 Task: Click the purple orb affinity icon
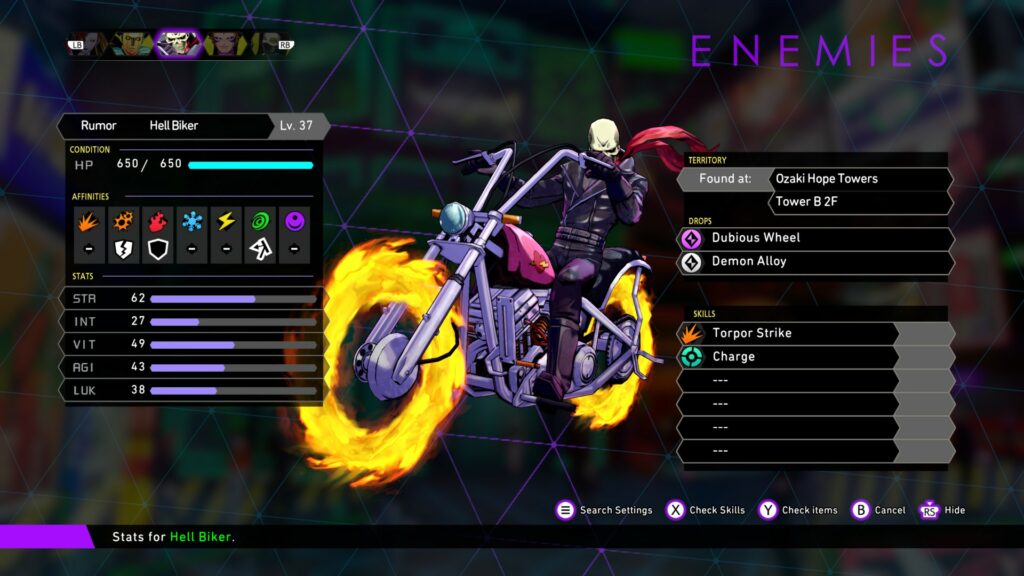pyautogui.click(x=294, y=221)
